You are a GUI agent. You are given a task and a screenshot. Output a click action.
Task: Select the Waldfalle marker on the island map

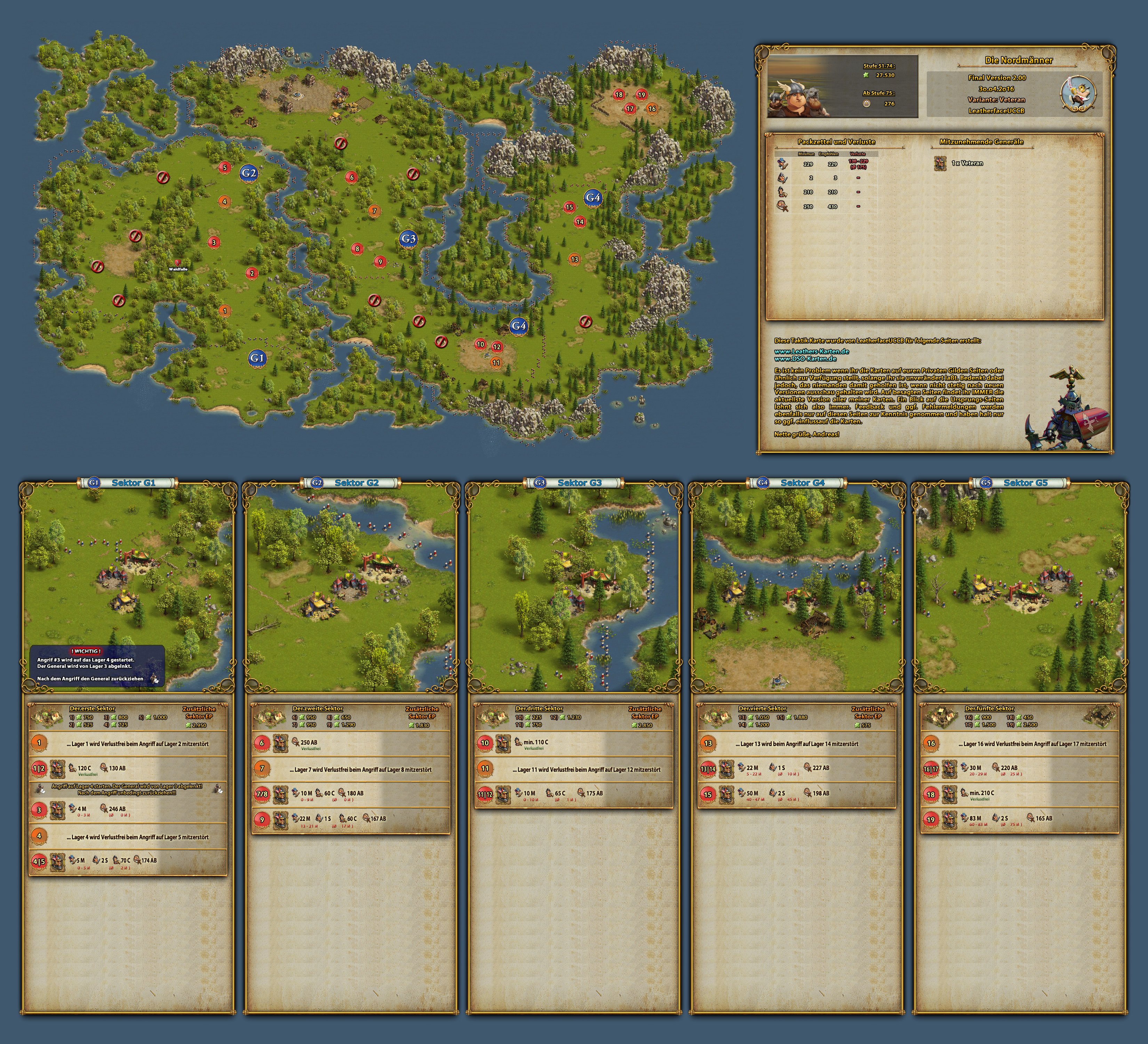pyautogui.click(x=178, y=263)
